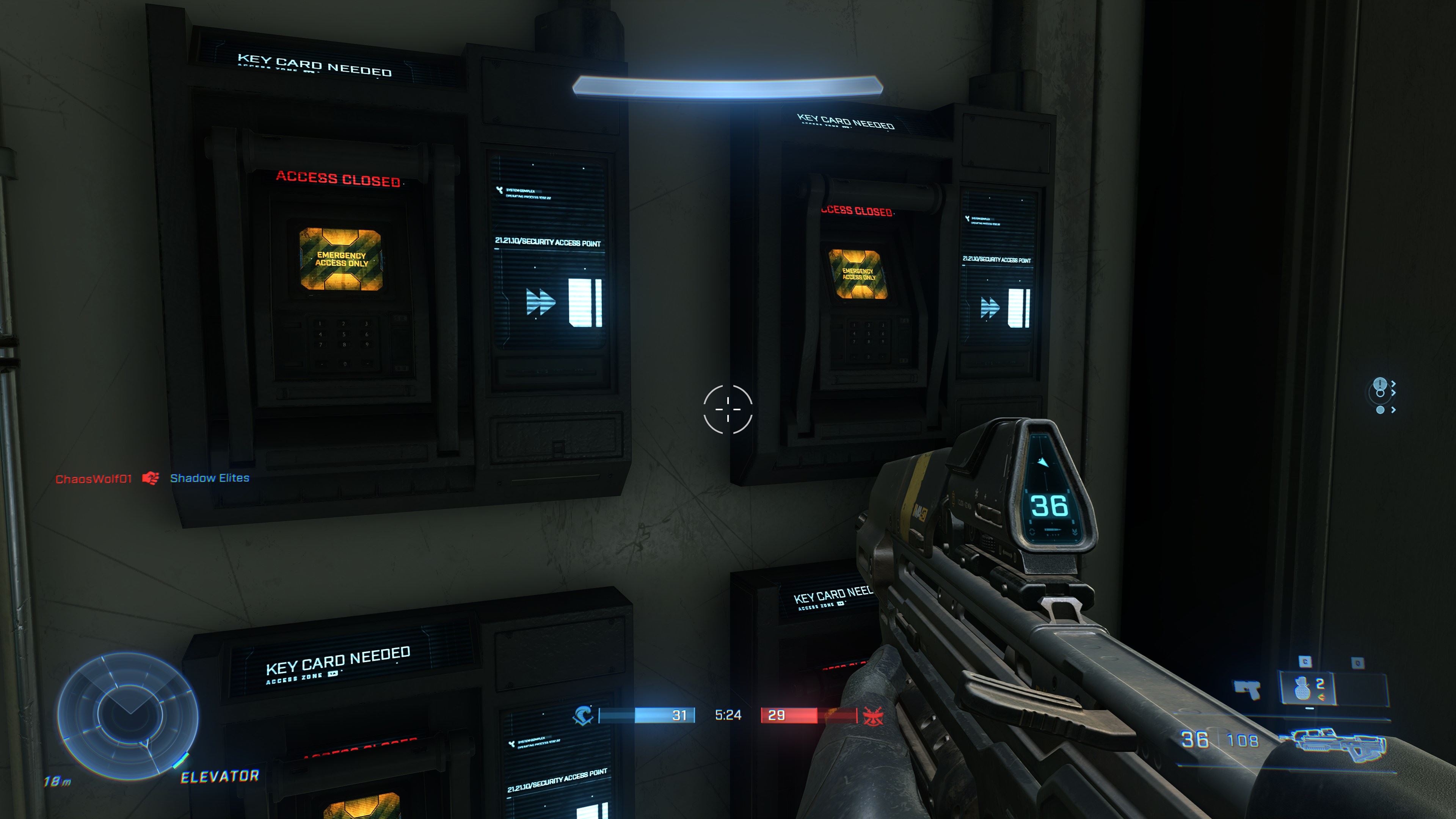Click the blue team emblem
This screenshot has width=1456, height=819.
coord(583,715)
